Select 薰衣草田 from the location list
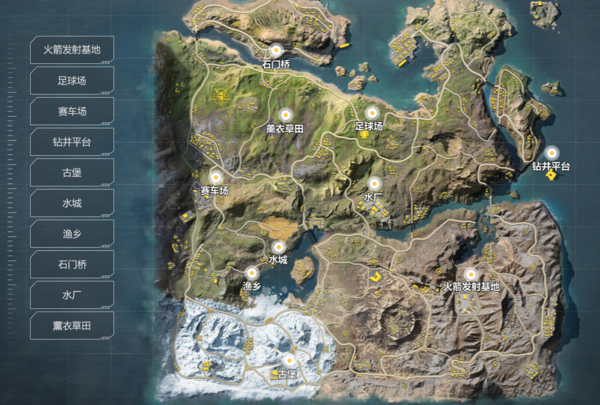This screenshot has height=405, width=600. 72,326
